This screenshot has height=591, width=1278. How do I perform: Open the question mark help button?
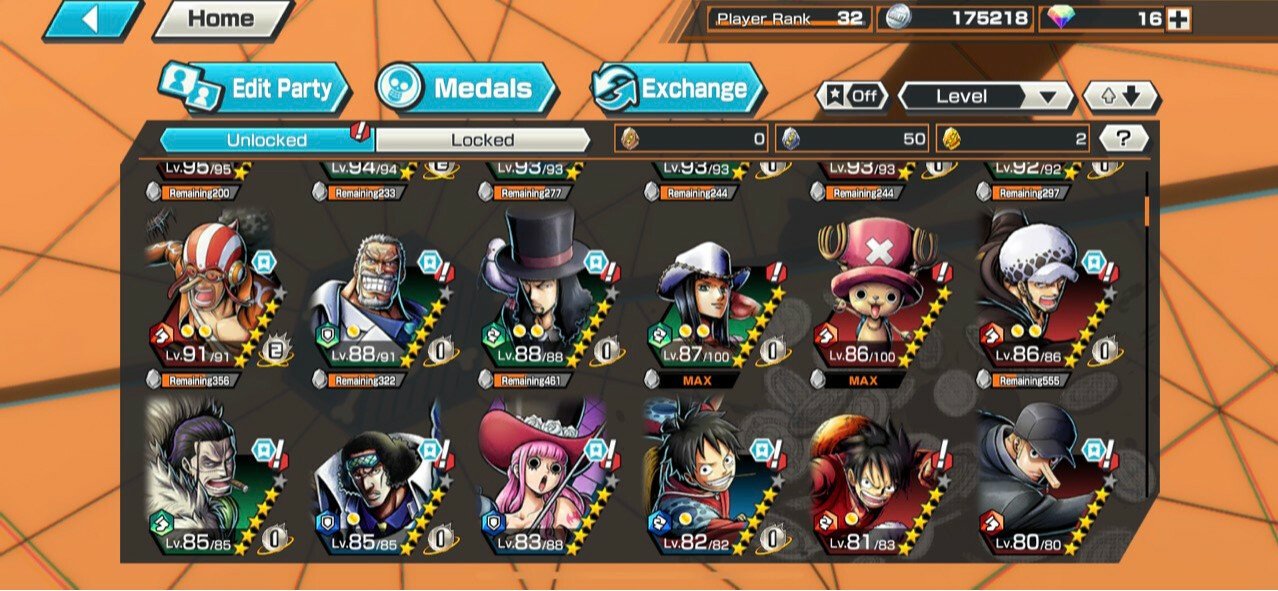1123,139
